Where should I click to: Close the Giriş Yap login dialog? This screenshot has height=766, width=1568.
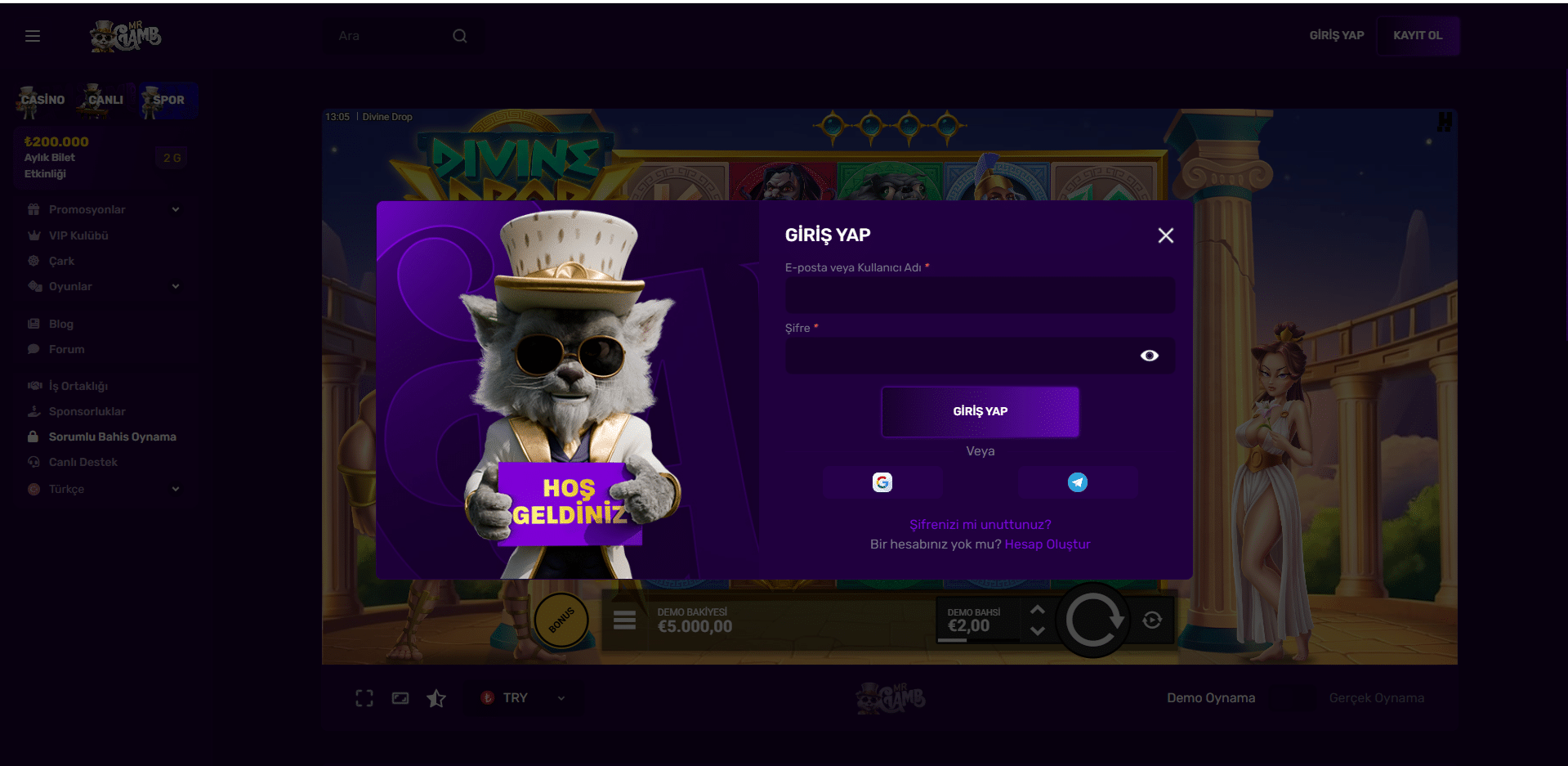1165,235
